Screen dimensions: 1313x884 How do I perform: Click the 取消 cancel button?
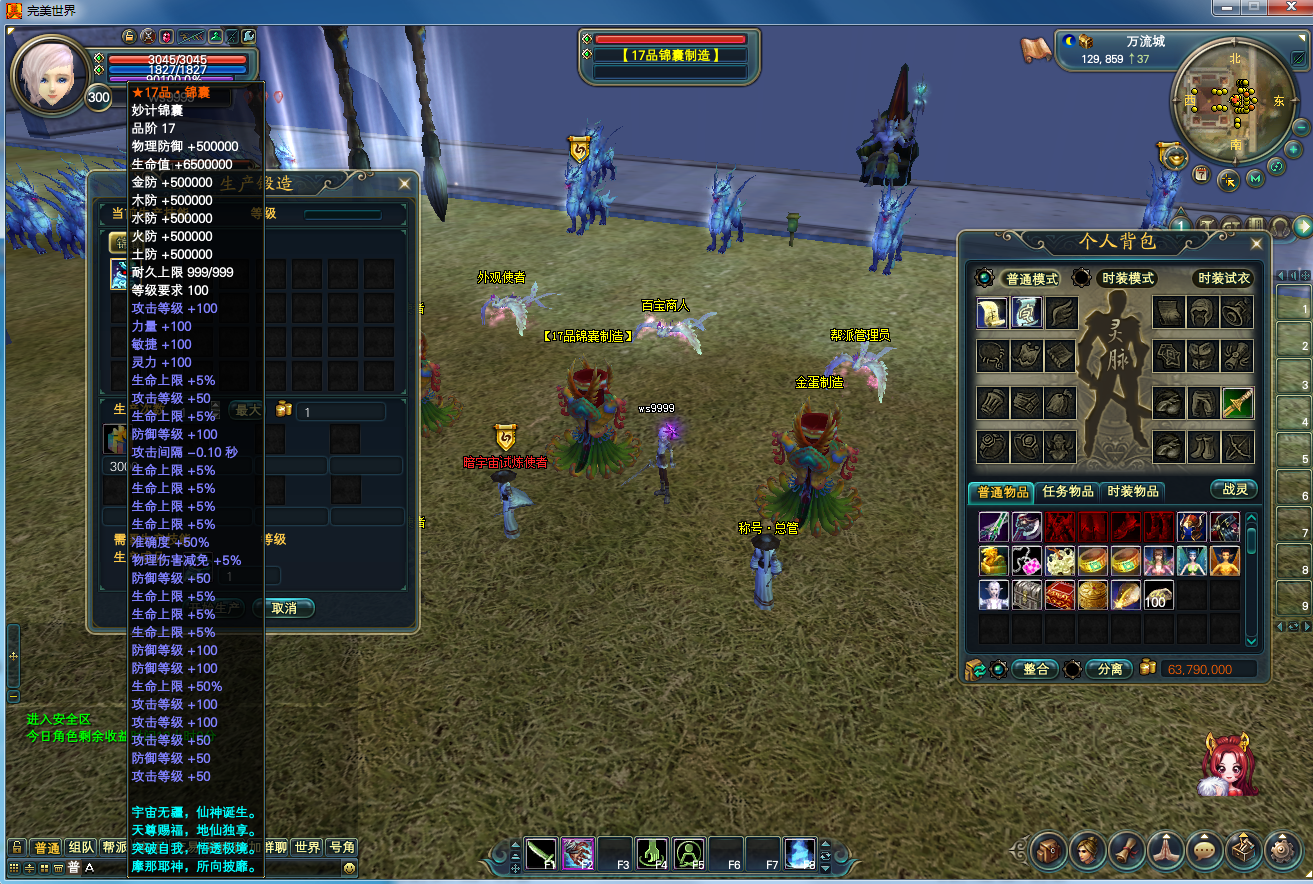pos(284,608)
